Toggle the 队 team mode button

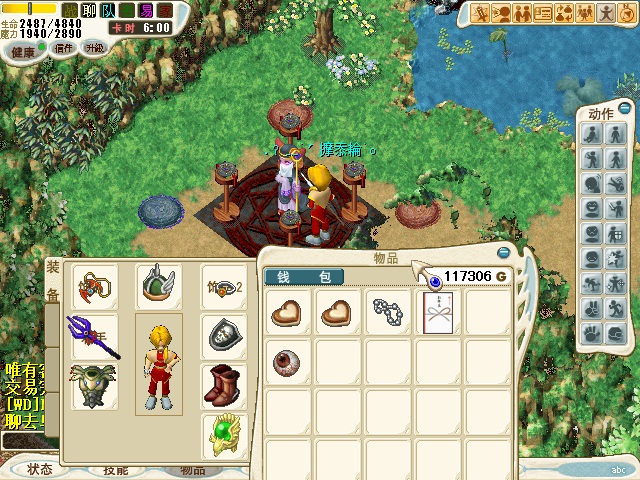[108, 11]
